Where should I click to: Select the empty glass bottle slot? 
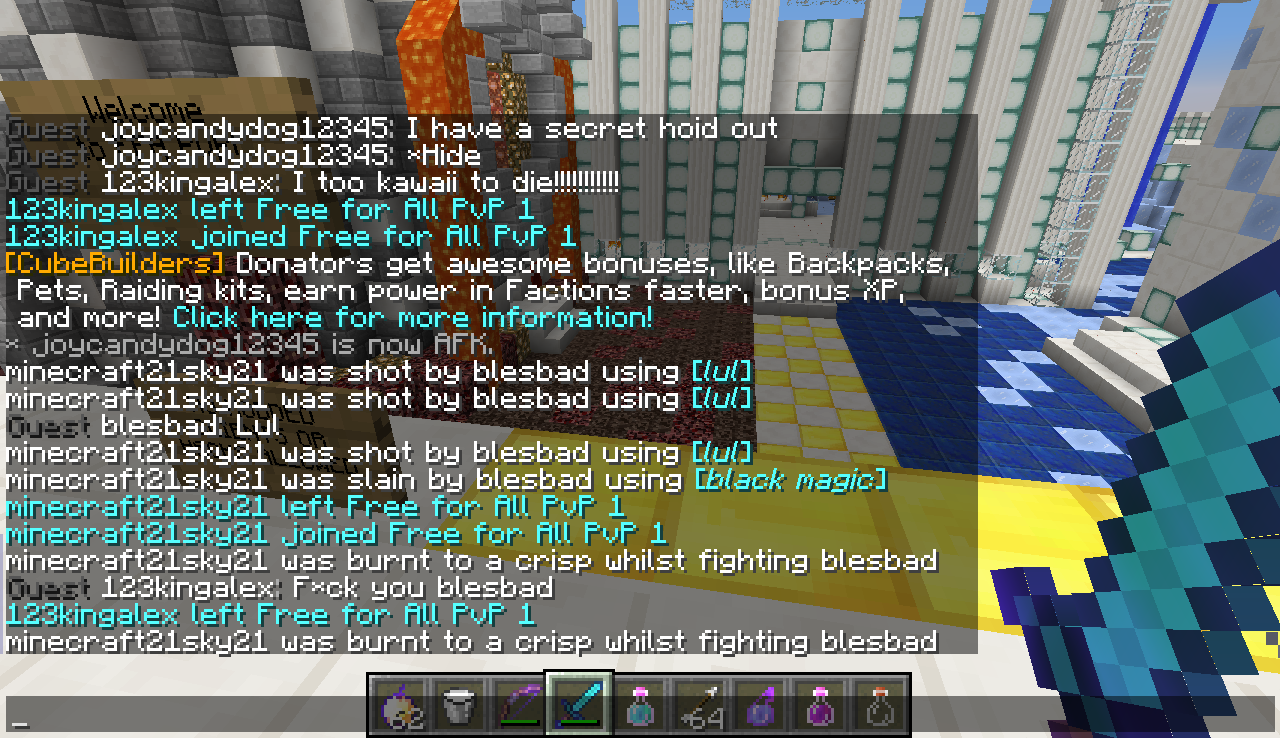point(879,704)
